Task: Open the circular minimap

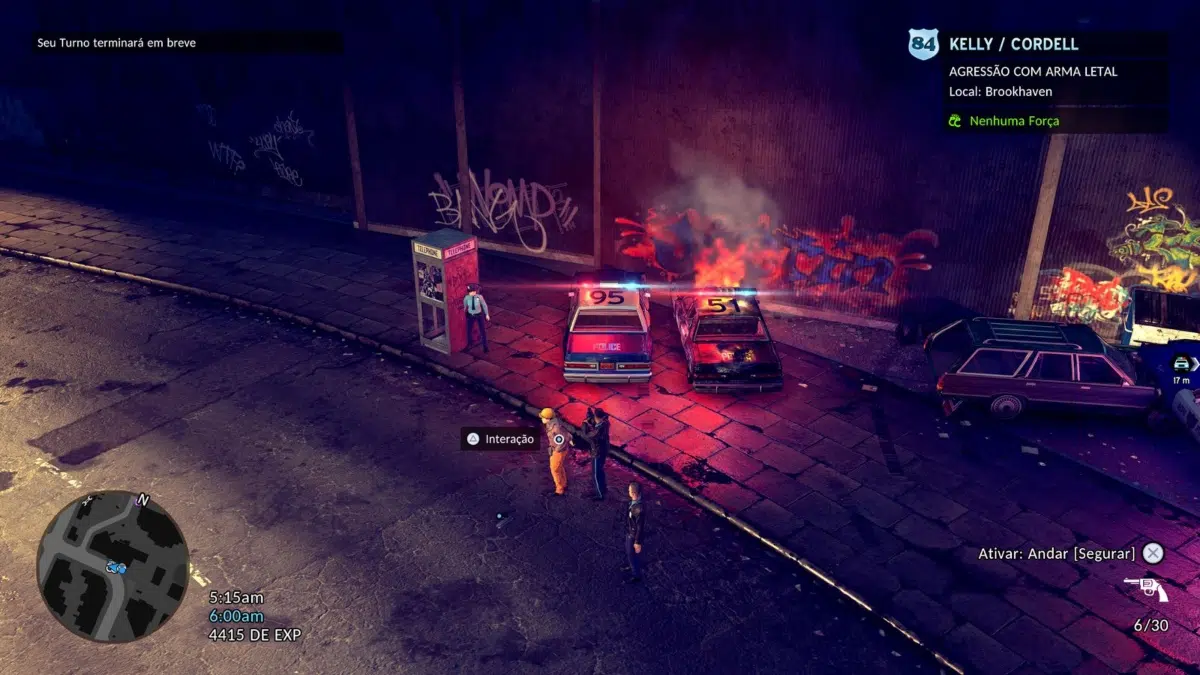Action: [113, 566]
